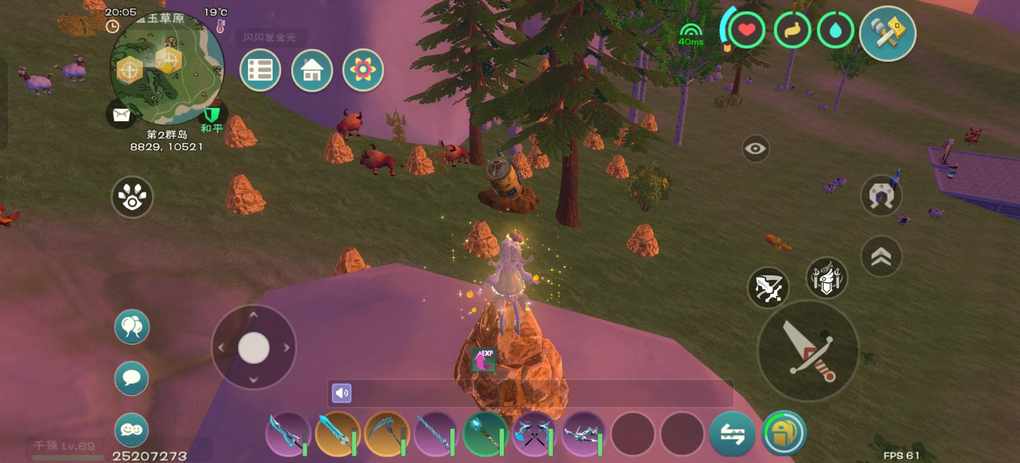Tap the house home button
The width and height of the screenshot is (1020, 463).
tap(312, 70)
